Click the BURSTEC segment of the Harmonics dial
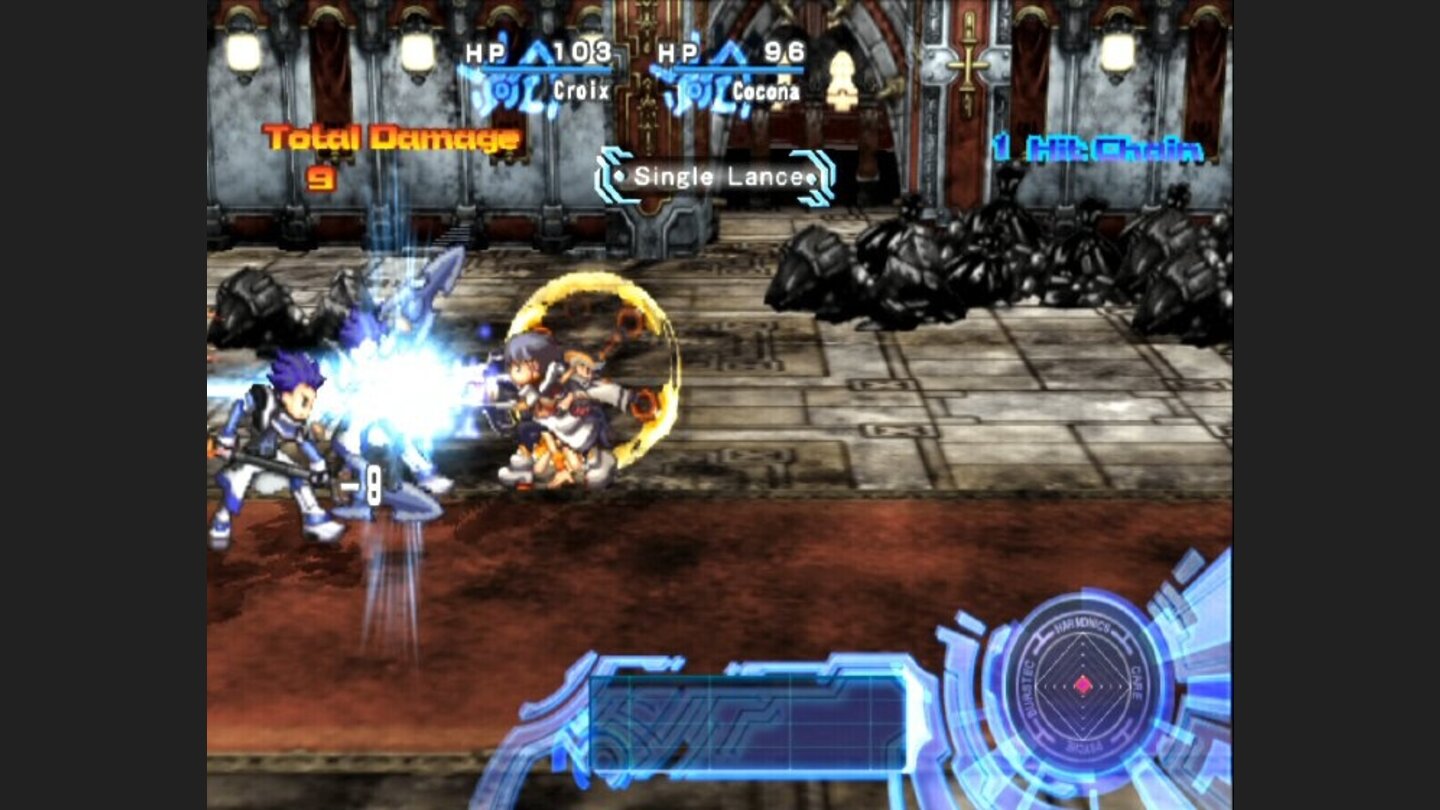This screenshot has height=810, width=1440. (x=1028, y=688)
